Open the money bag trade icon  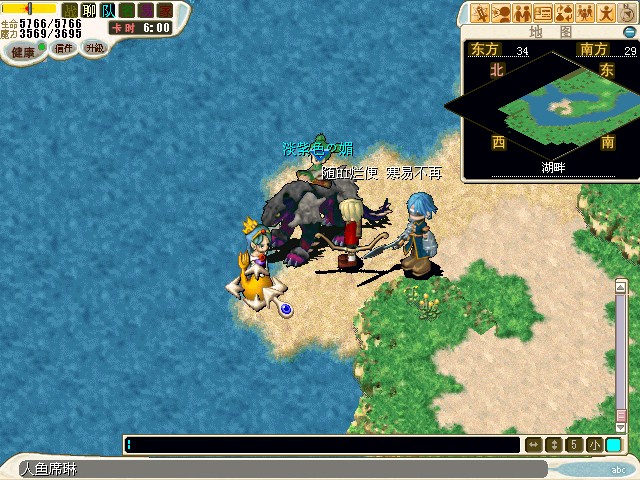[563, 13]
